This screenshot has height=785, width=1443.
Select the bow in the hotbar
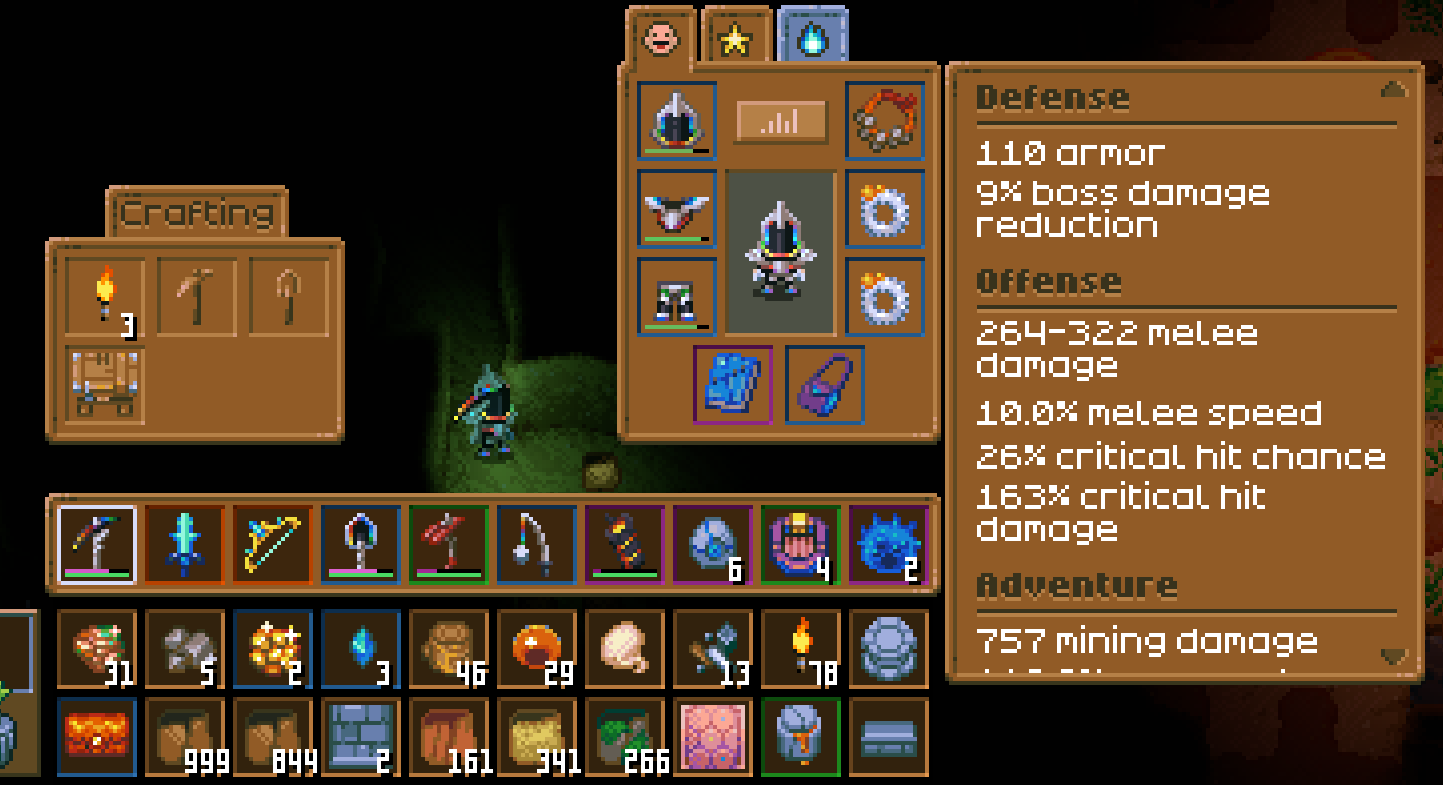click(273, 545)
